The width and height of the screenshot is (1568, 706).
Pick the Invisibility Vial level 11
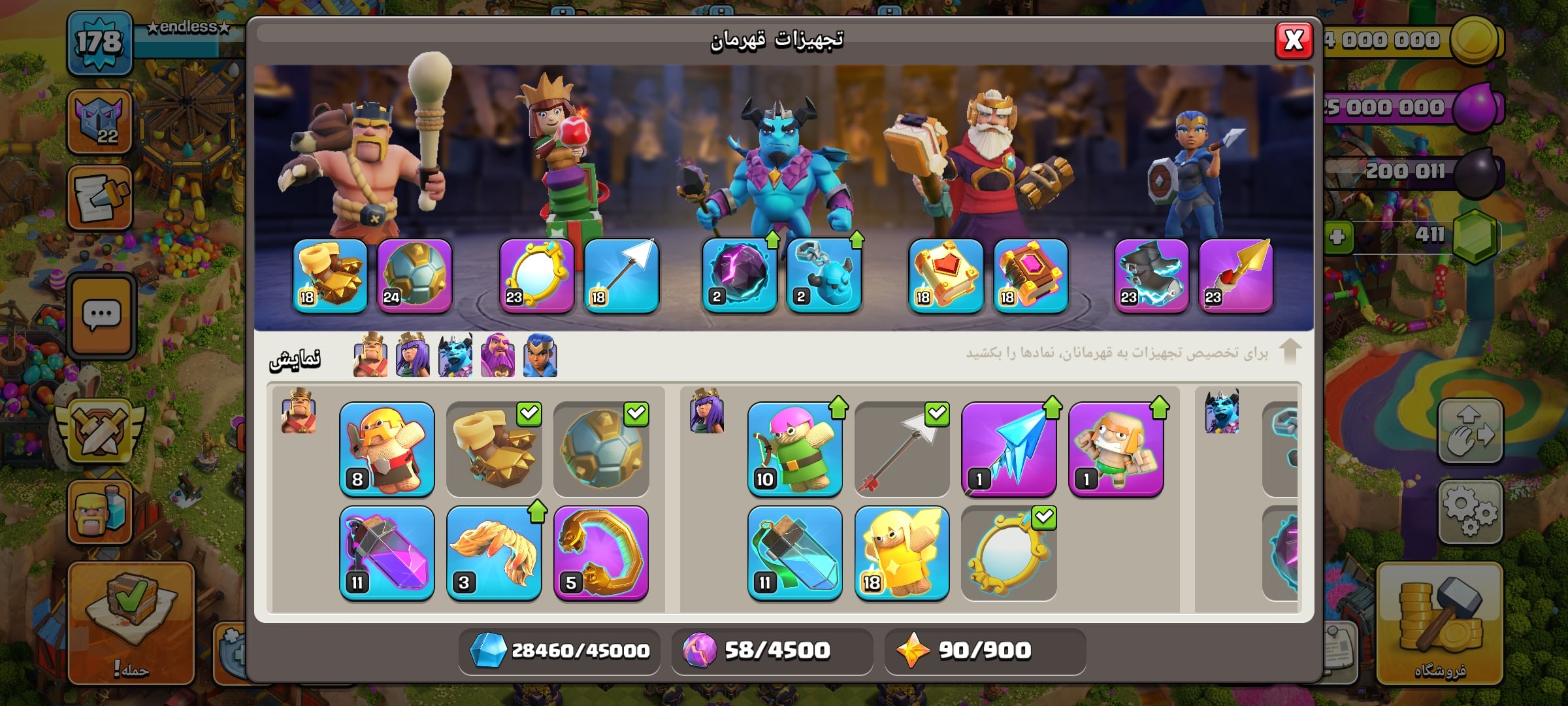point(795,553)
